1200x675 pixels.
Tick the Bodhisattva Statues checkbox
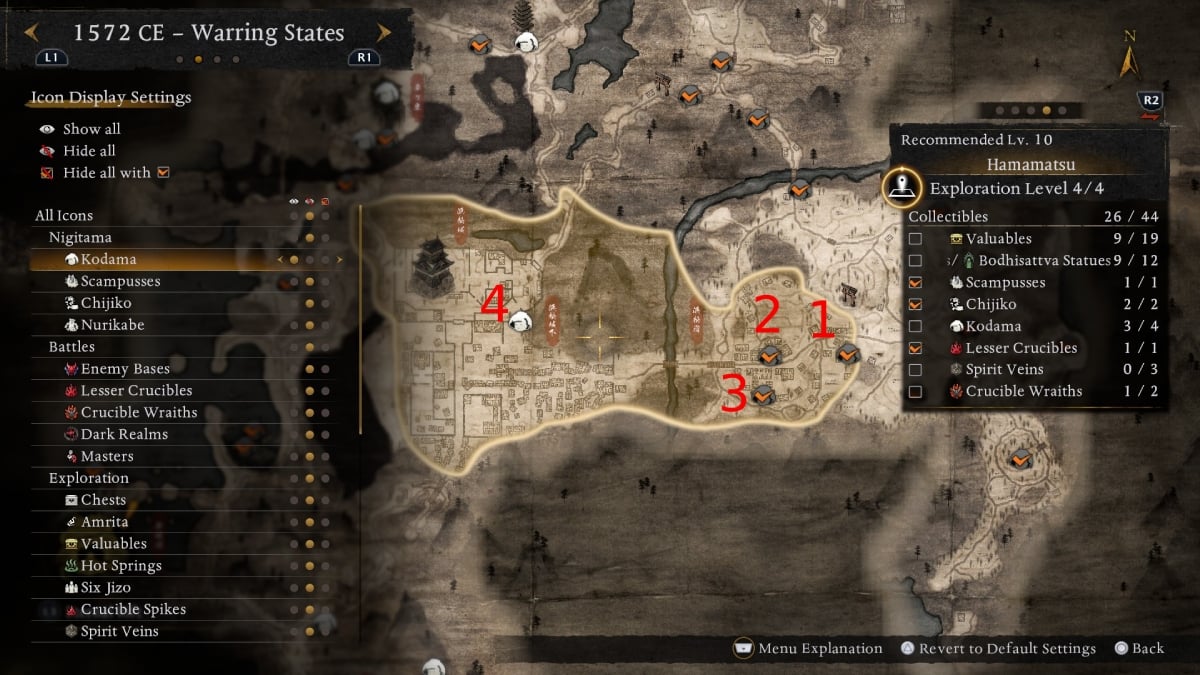[x=915, y=261]
